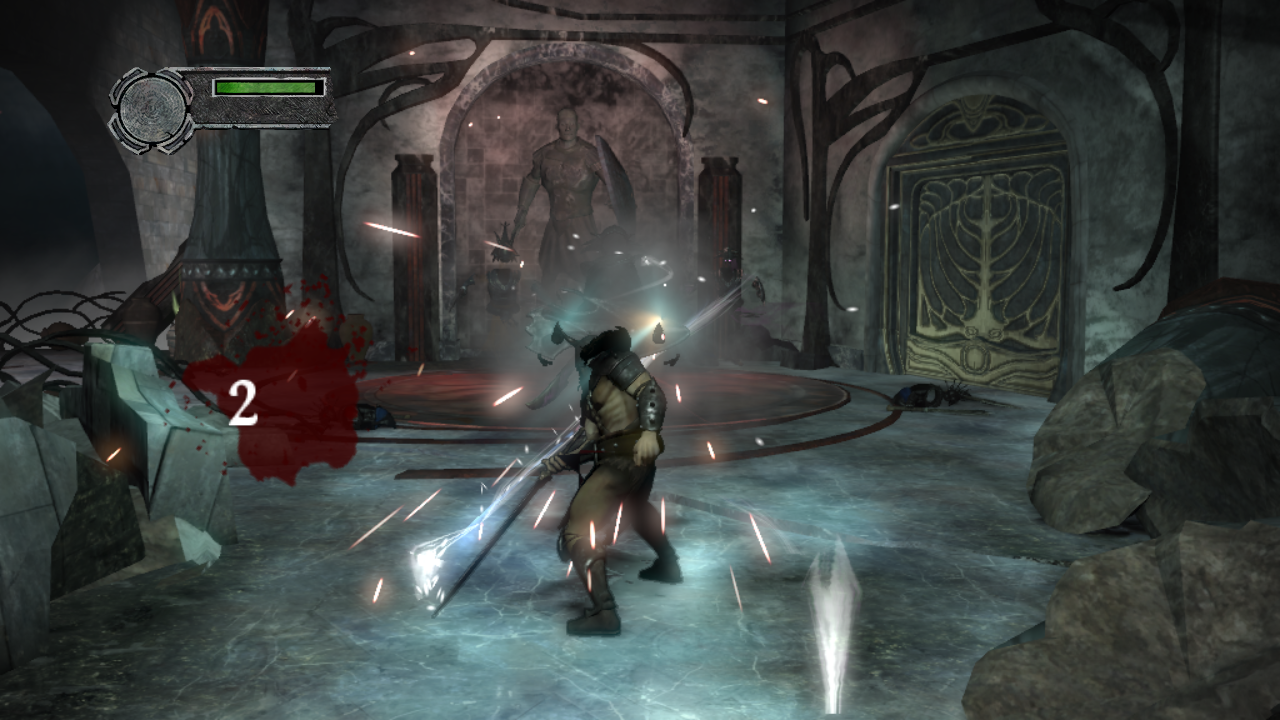Screen dimensions: 1280x720
Task: Click the circular stone emblem beside the health bar
Action: (151, 108)
